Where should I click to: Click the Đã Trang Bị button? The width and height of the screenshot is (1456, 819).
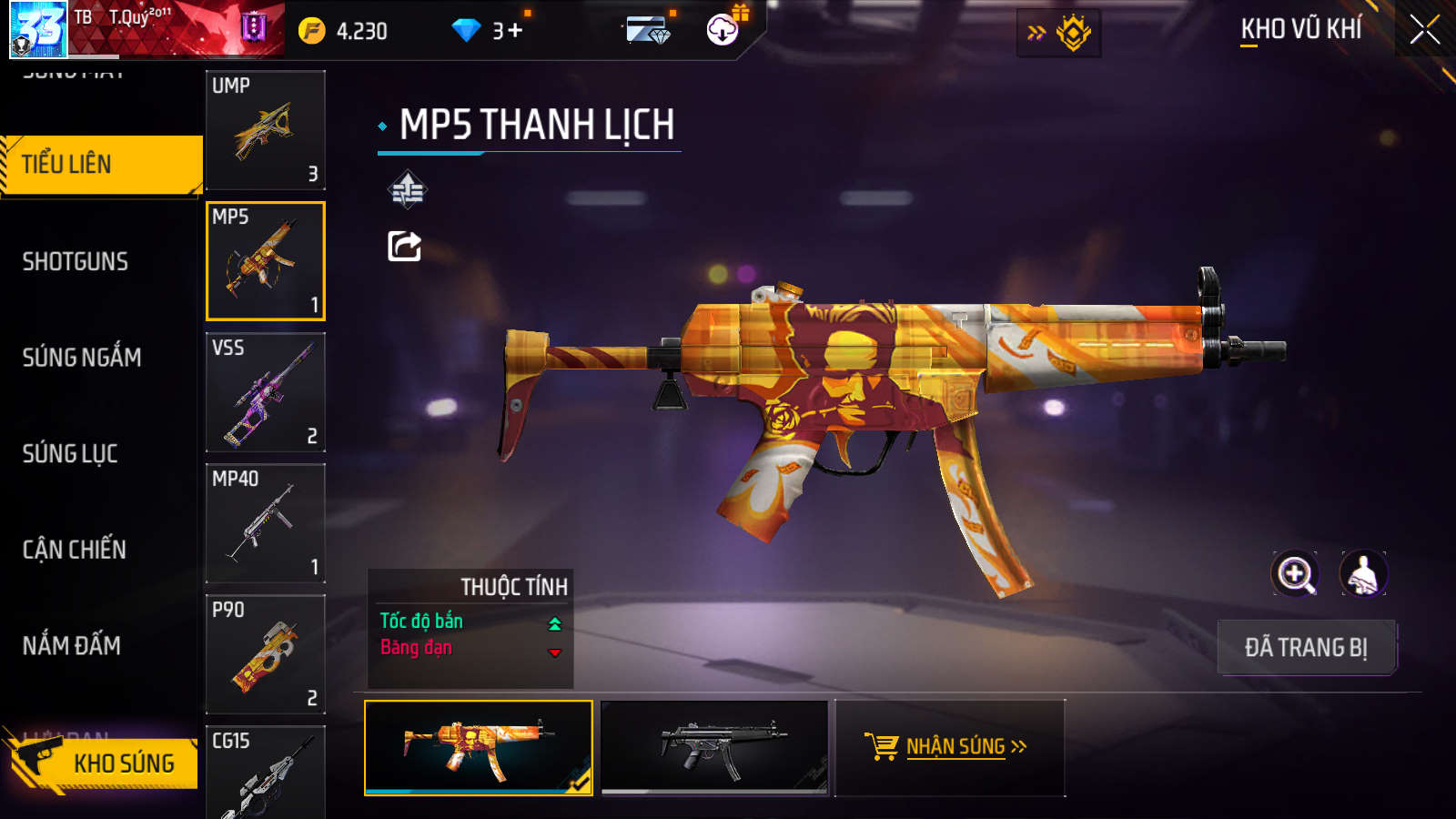click(1306, 647)
